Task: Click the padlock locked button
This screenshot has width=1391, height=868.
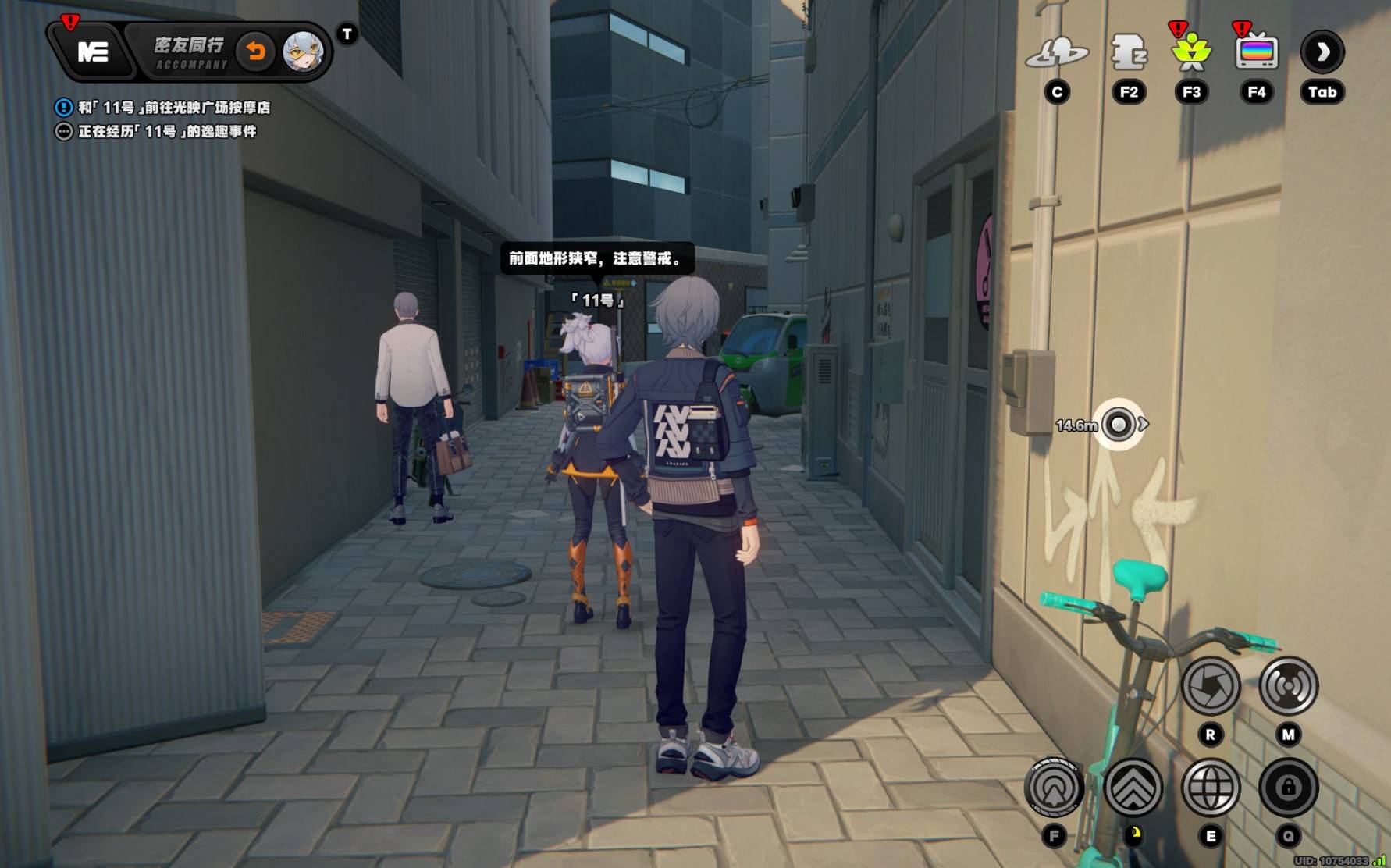Action: tap(1288, 788)
